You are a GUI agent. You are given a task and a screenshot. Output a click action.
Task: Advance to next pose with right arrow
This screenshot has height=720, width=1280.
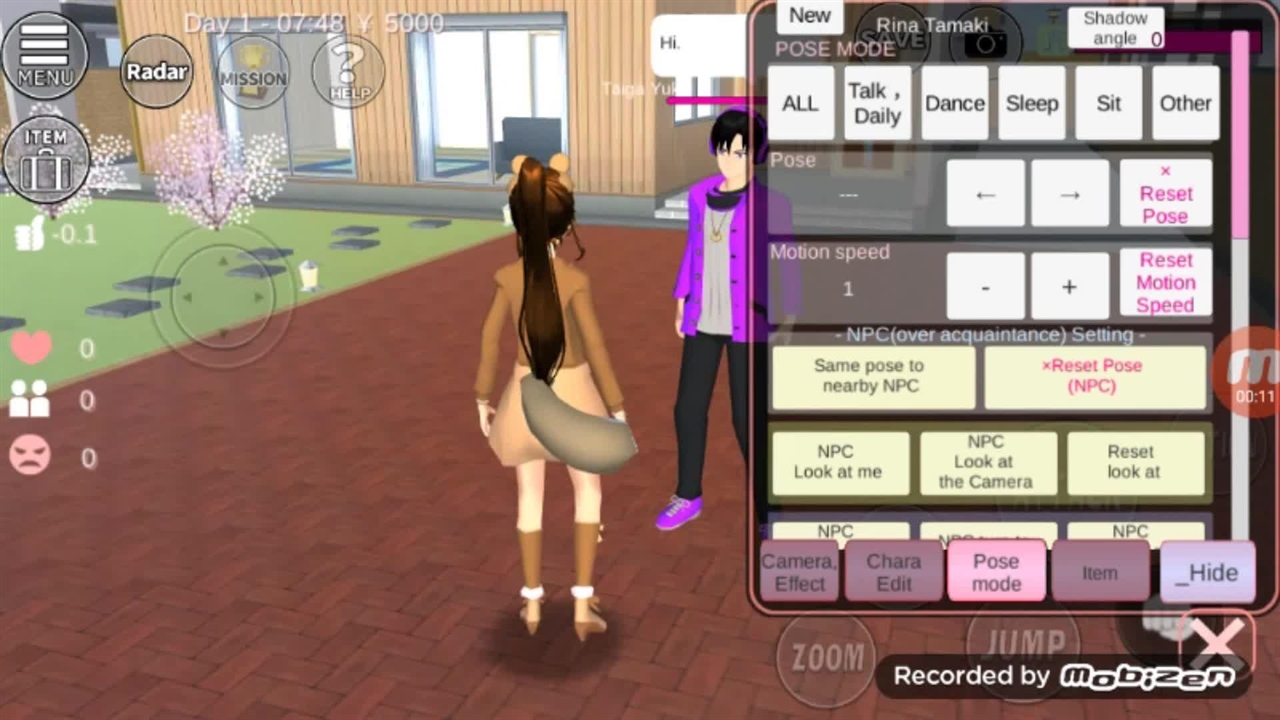point(1069,194)
